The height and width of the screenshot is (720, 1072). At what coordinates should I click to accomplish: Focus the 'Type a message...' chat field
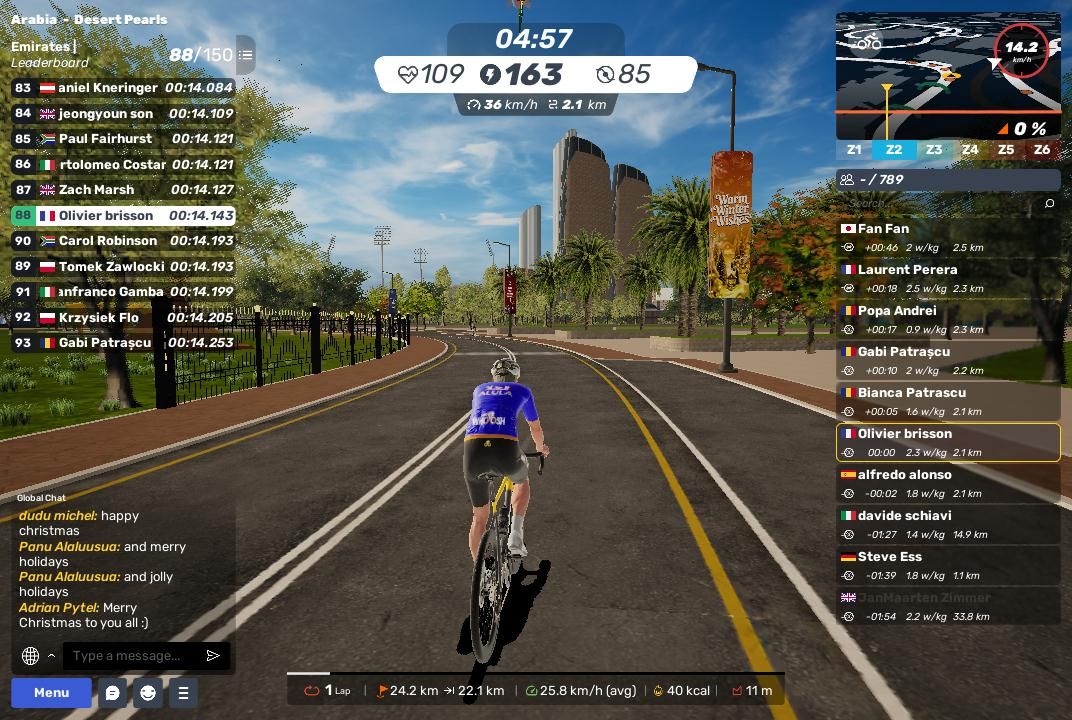coord(130,656)
